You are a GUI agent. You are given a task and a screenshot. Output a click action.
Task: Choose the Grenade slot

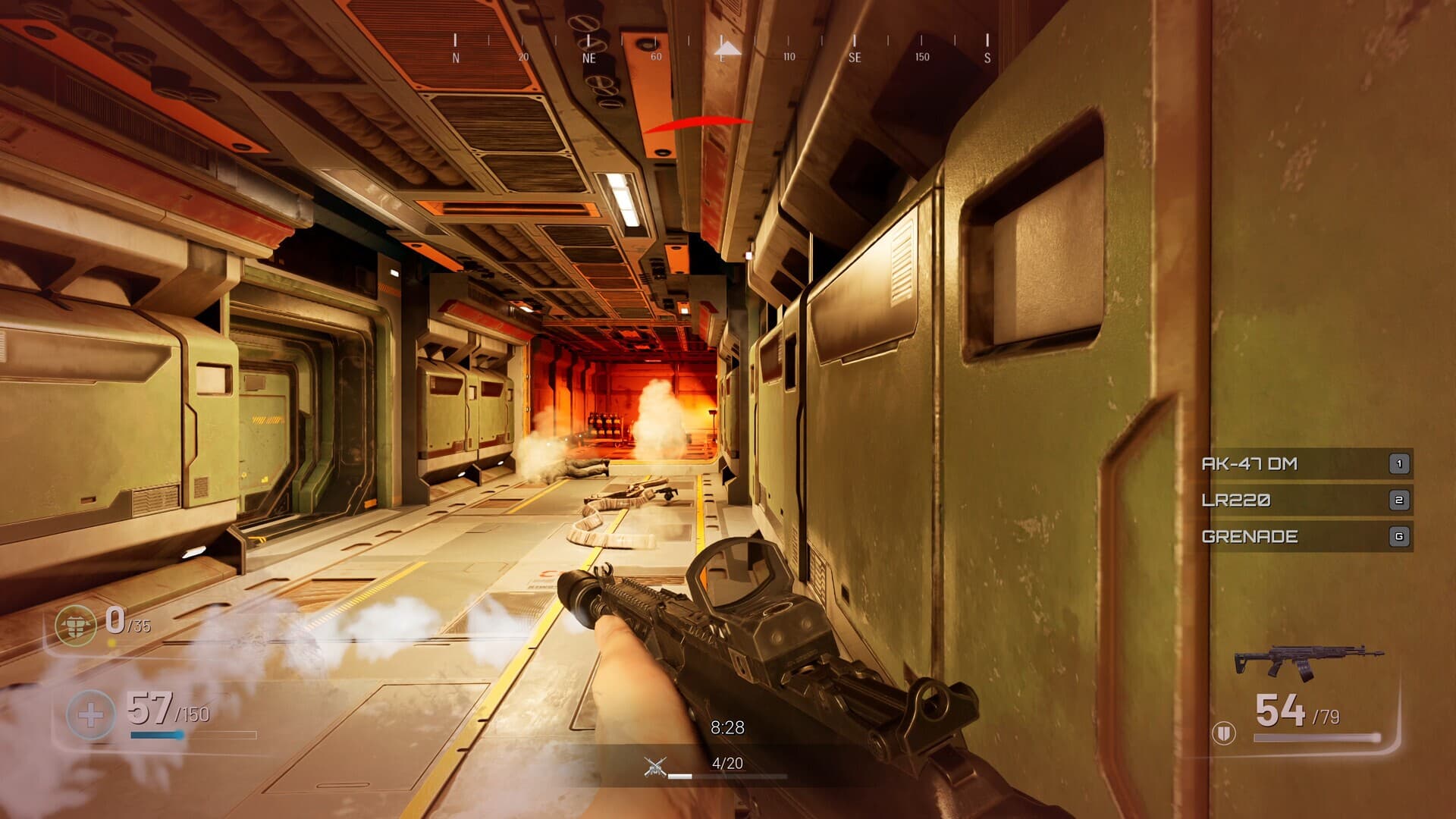coord(1304,536)
